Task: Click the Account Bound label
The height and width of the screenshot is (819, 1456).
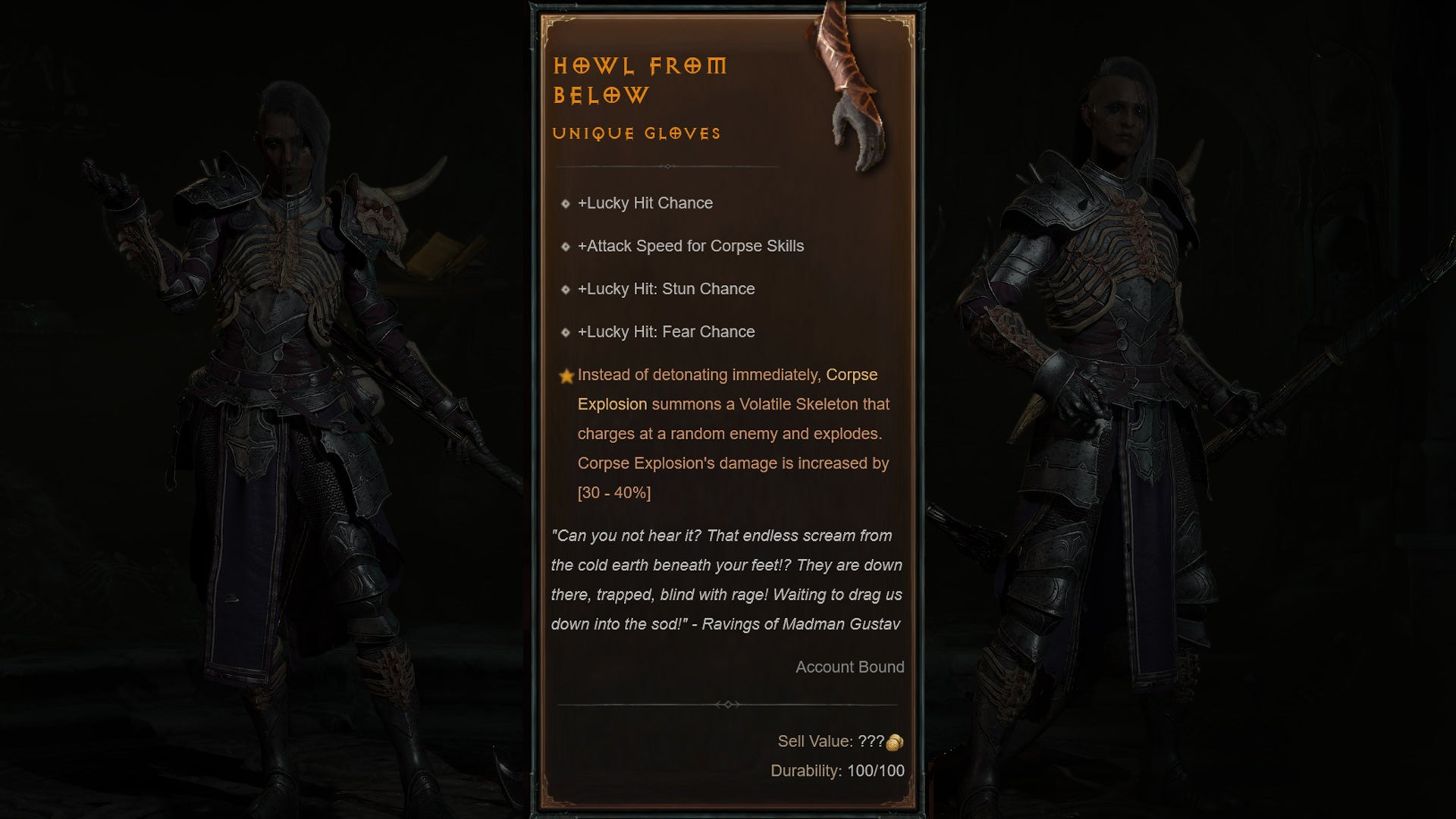Action: coord(849,667)
